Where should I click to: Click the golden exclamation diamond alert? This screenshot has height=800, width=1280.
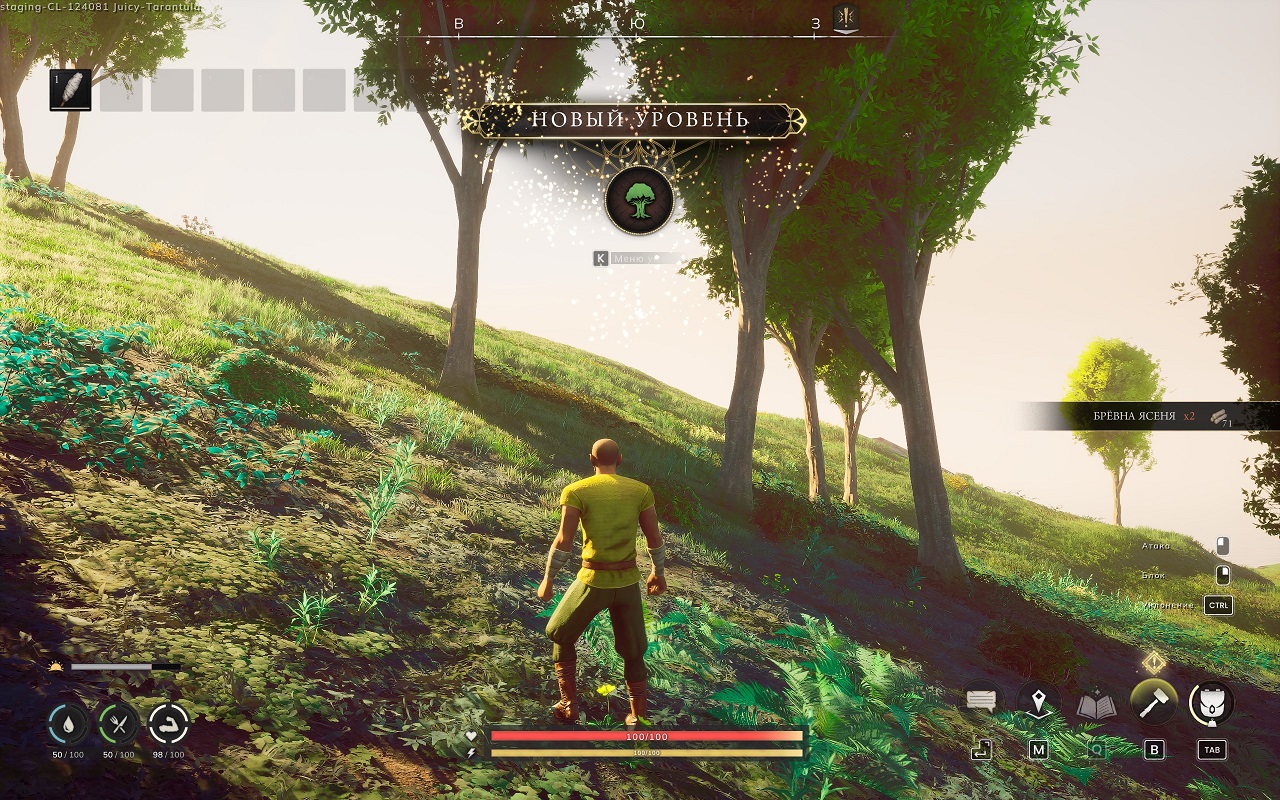pyautogui.click(x=1154, y=662)
